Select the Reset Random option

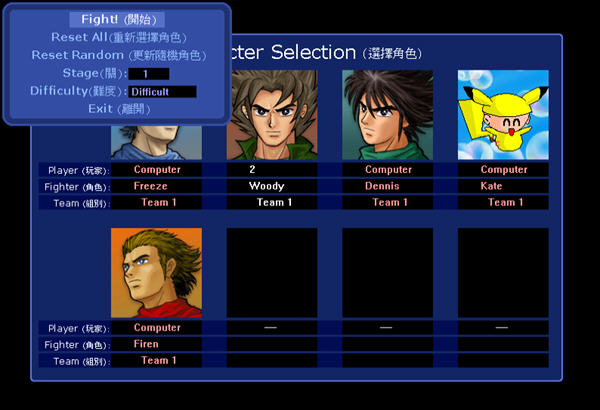click(x=117, y=55)
